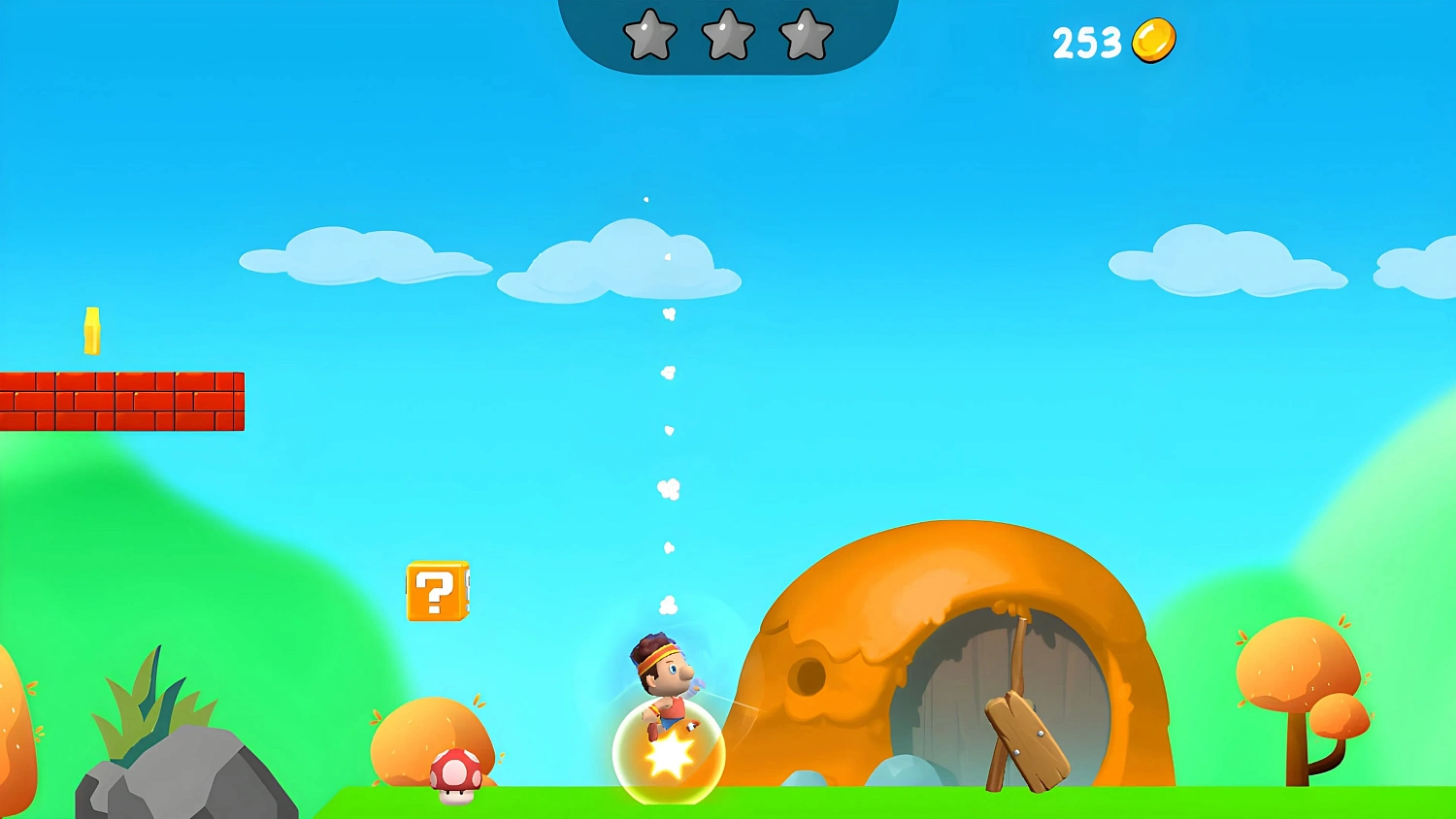Click the score number 253
1456x819 pixels.
pyautogui.click(x=1086, y=41)
